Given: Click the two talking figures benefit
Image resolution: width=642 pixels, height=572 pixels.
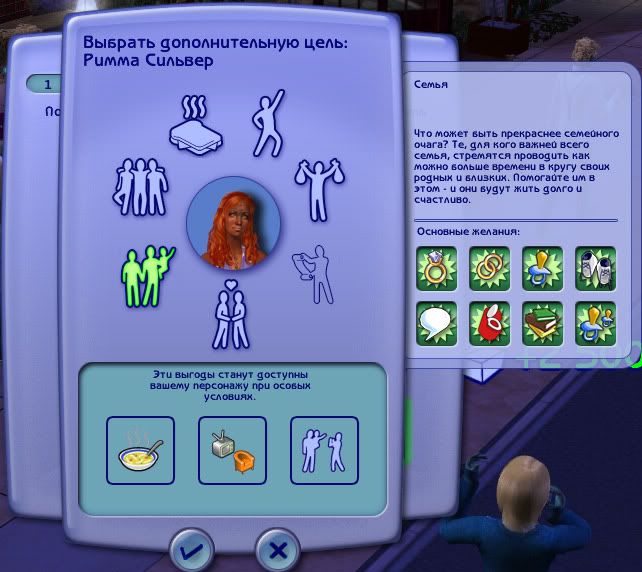Looking at the screenshot, I should tap(323, 450).
